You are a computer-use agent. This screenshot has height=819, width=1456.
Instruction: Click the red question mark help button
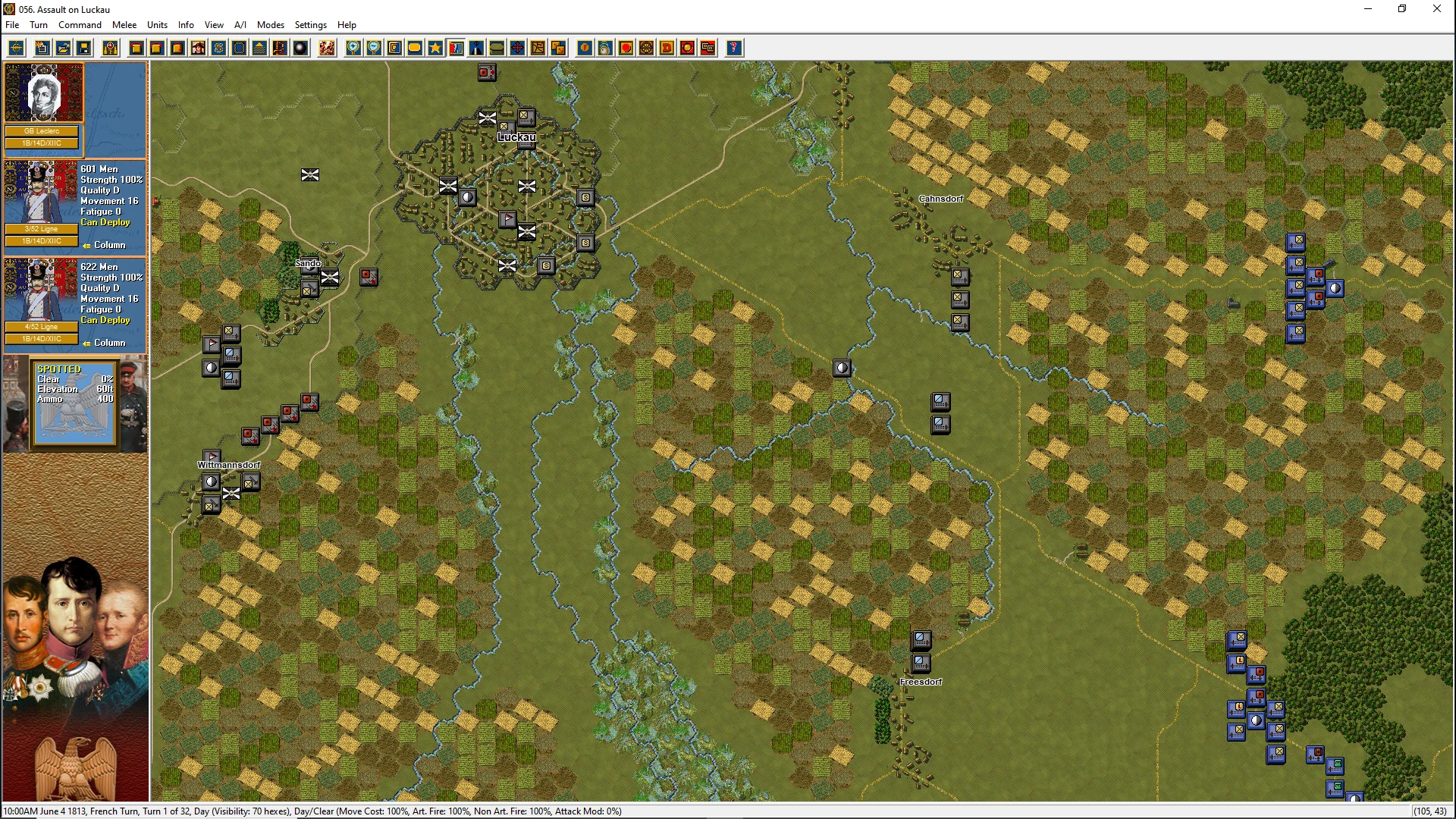[x=733, y=49]
